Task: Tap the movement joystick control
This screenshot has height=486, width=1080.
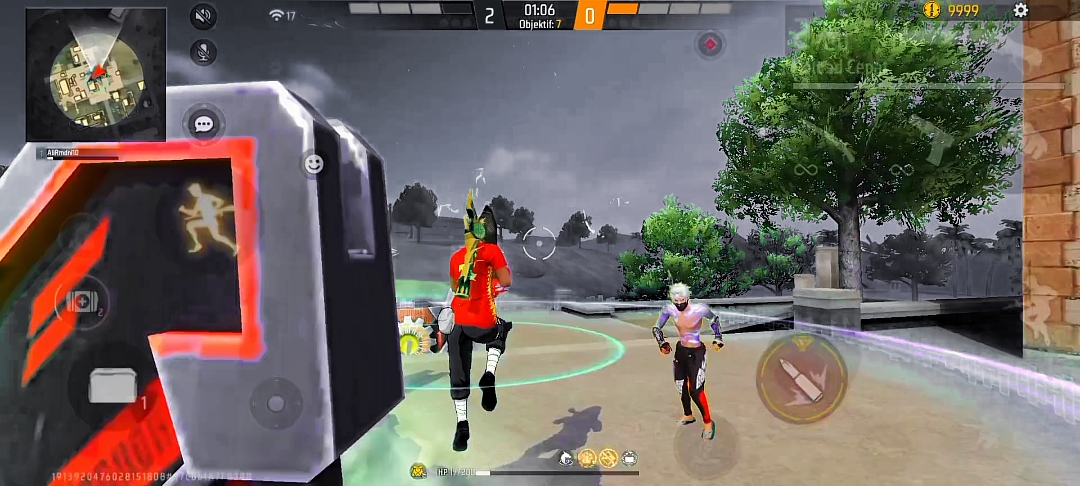Action: coord(276,403)
